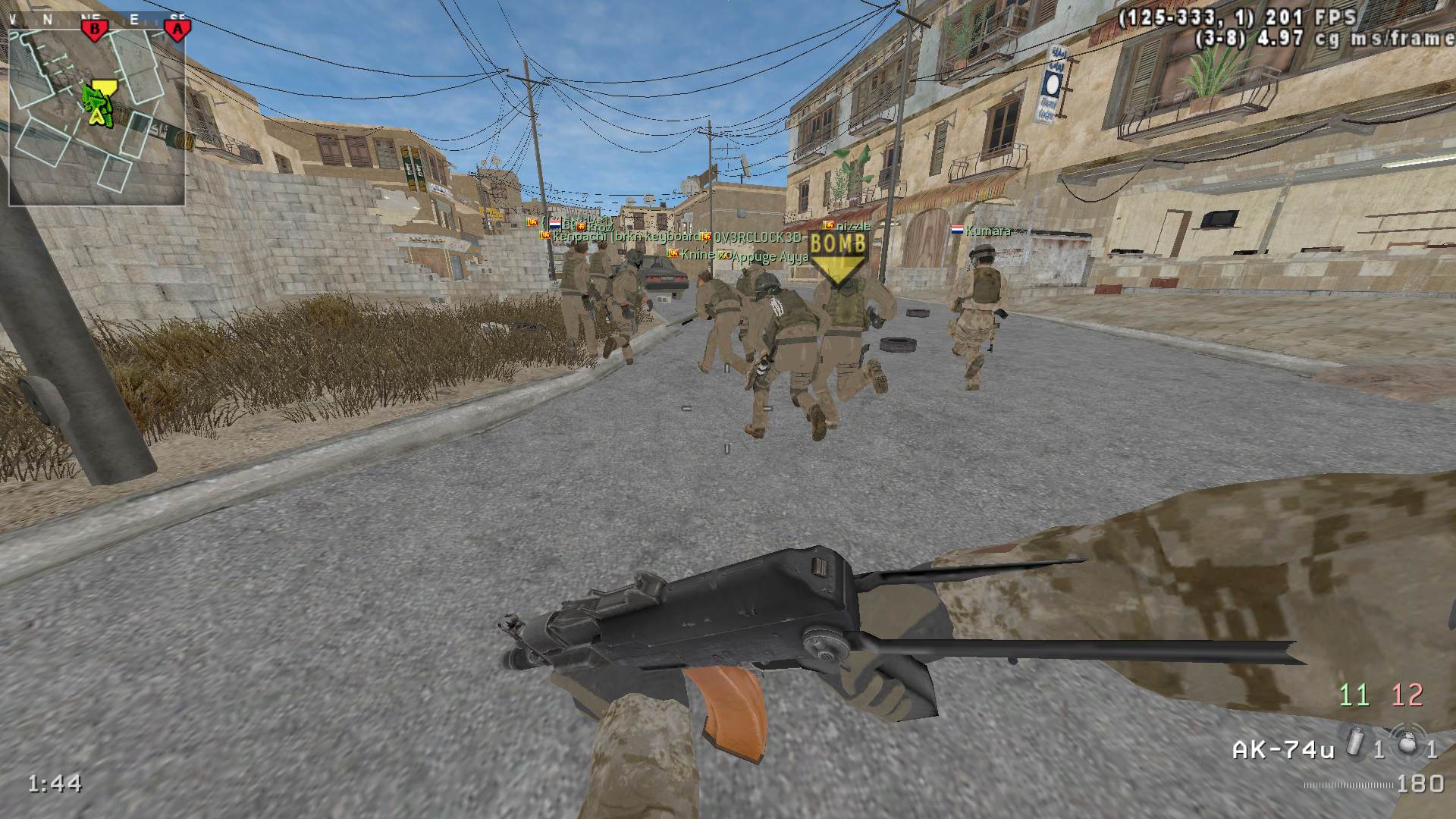Select the smoke grenade canister icon
The width and height of the screenshot is (1456, 819).
click(x=1357, y=739)
